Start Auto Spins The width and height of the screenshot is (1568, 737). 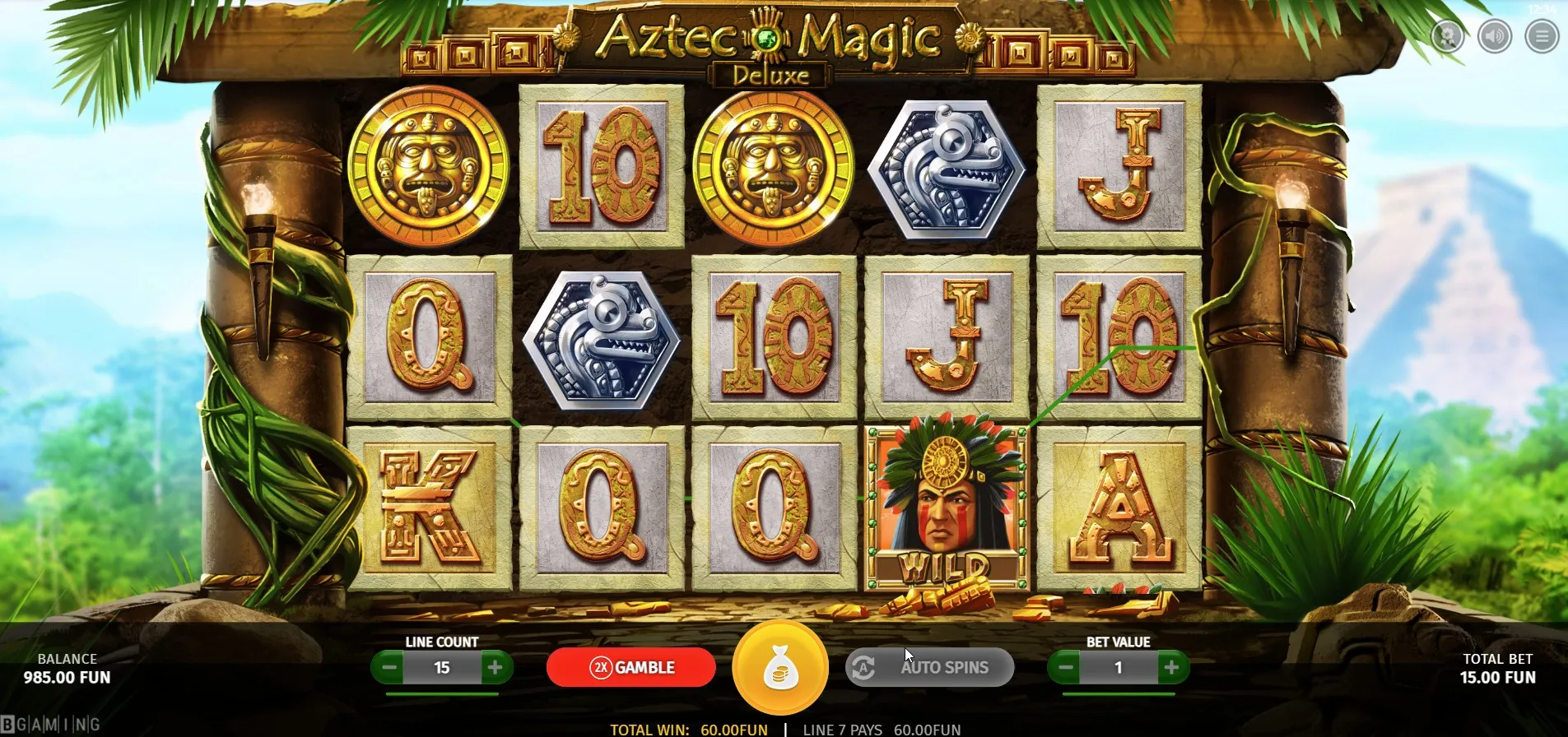click(929, 667)
